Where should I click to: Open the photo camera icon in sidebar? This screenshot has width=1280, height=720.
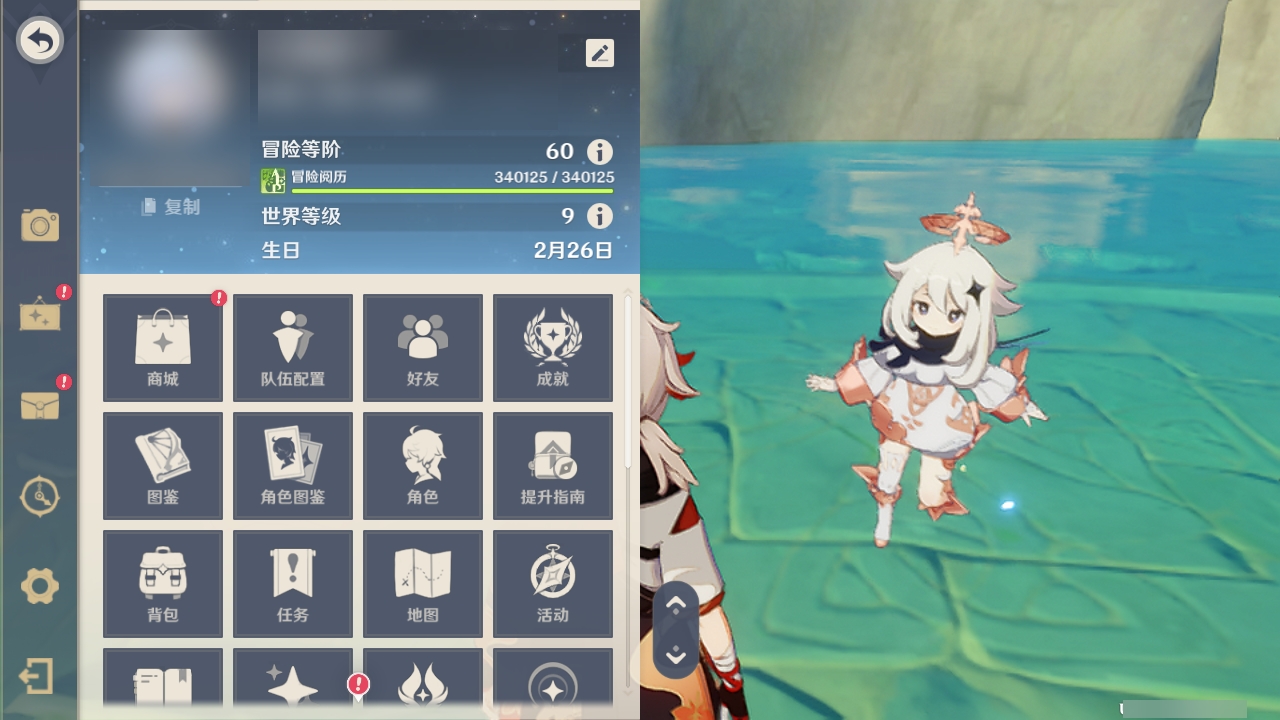[x=40, y=226]
